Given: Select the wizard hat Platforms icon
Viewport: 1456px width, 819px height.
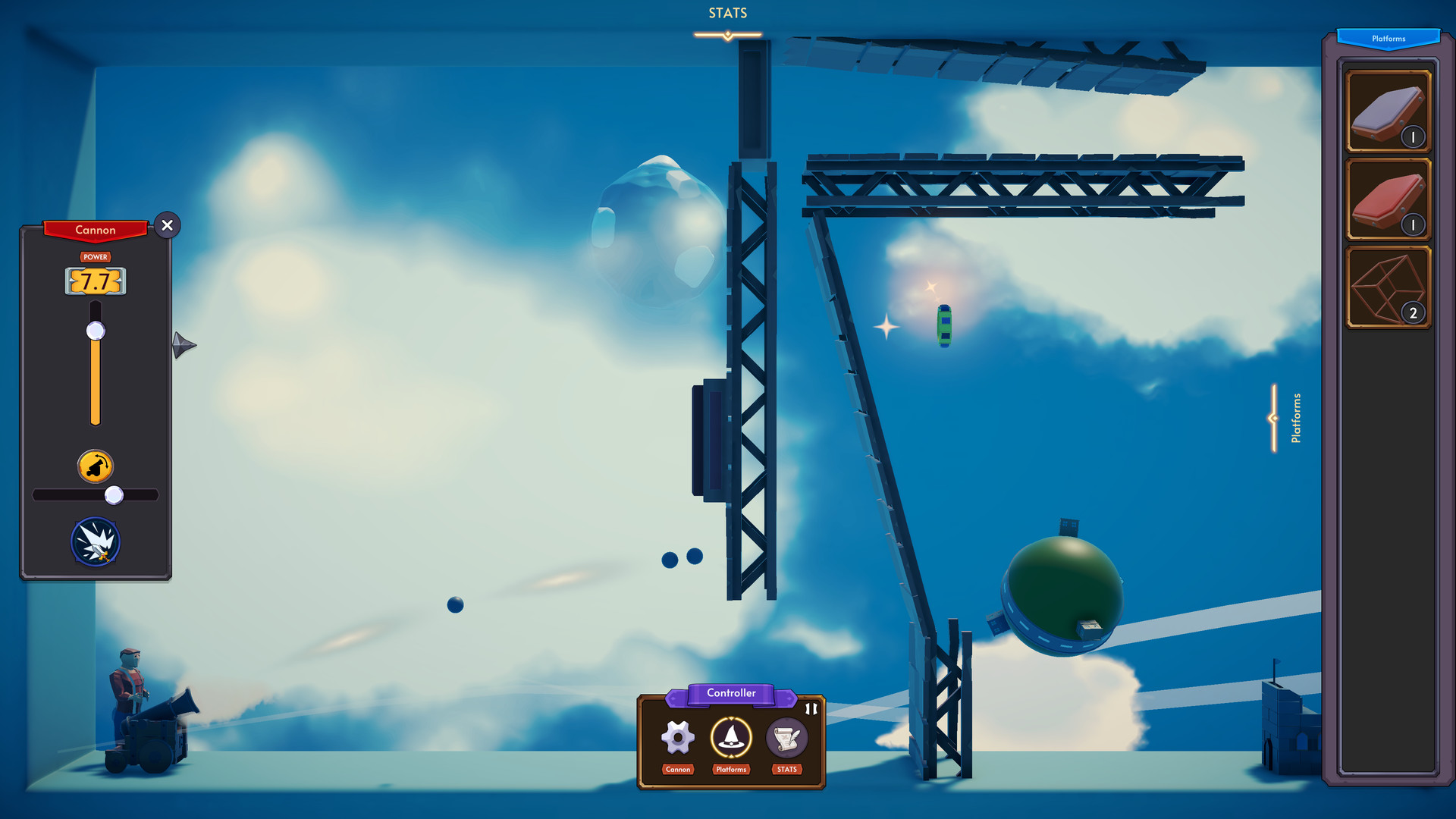Looking at the screenshot, I should click(x=731, y=739).
